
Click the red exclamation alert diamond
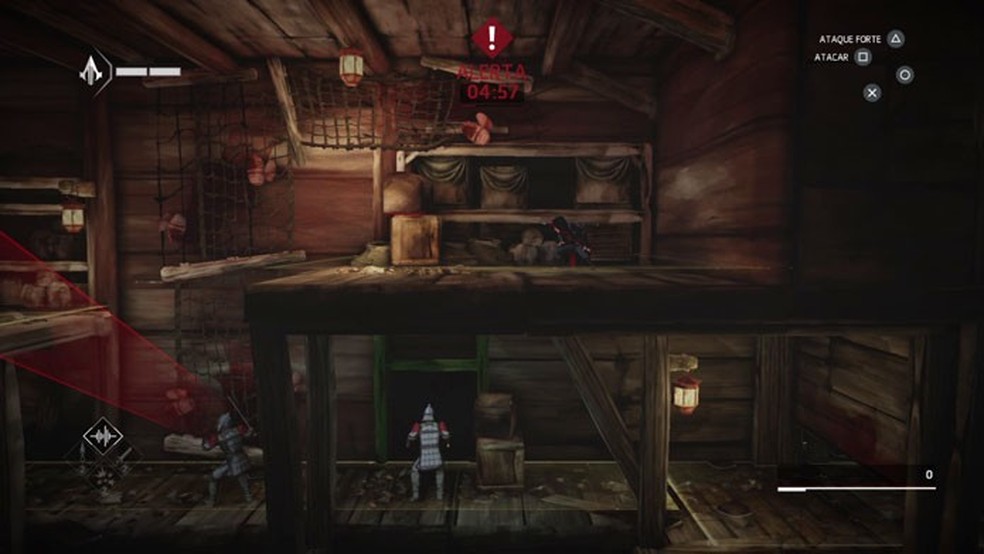491,39
